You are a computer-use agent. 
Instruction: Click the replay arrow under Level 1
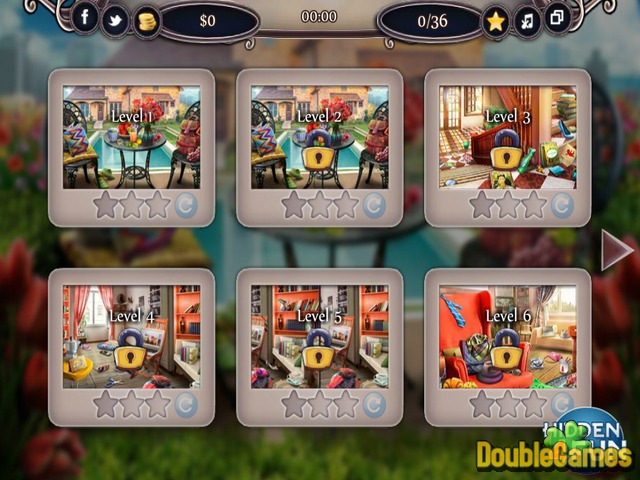(186, 206)
